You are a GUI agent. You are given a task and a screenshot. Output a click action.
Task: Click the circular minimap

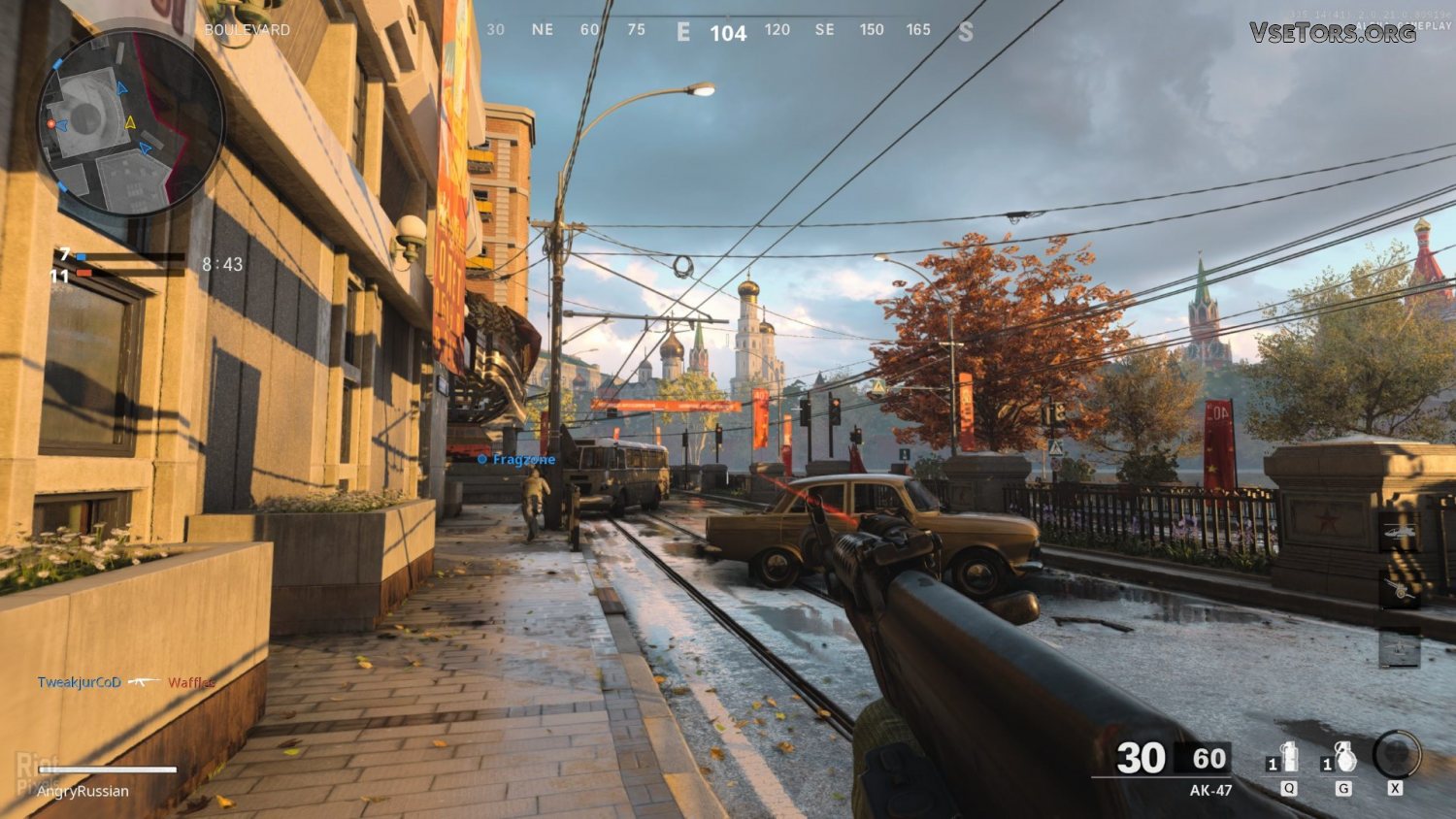pos(131,122)
